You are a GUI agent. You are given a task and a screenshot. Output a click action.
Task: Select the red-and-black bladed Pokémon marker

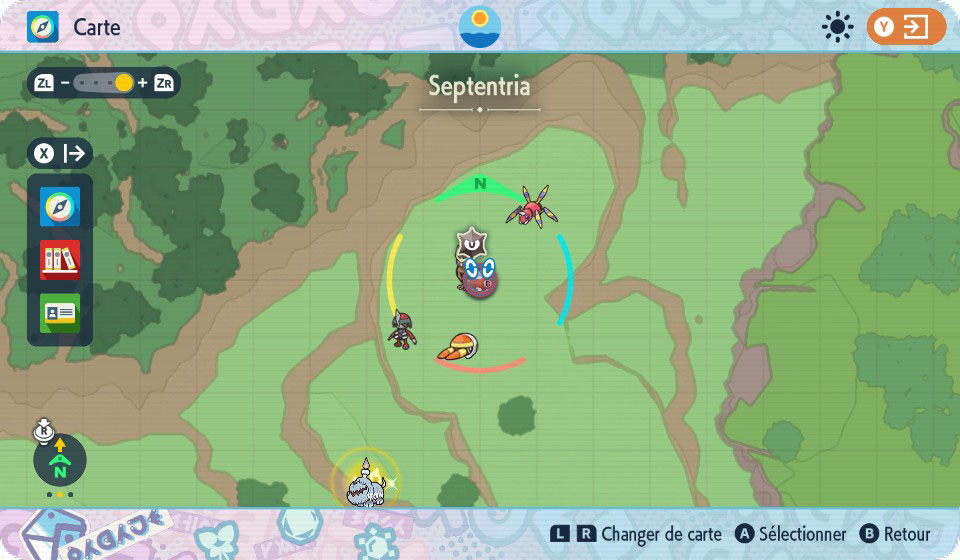point(403,328)
